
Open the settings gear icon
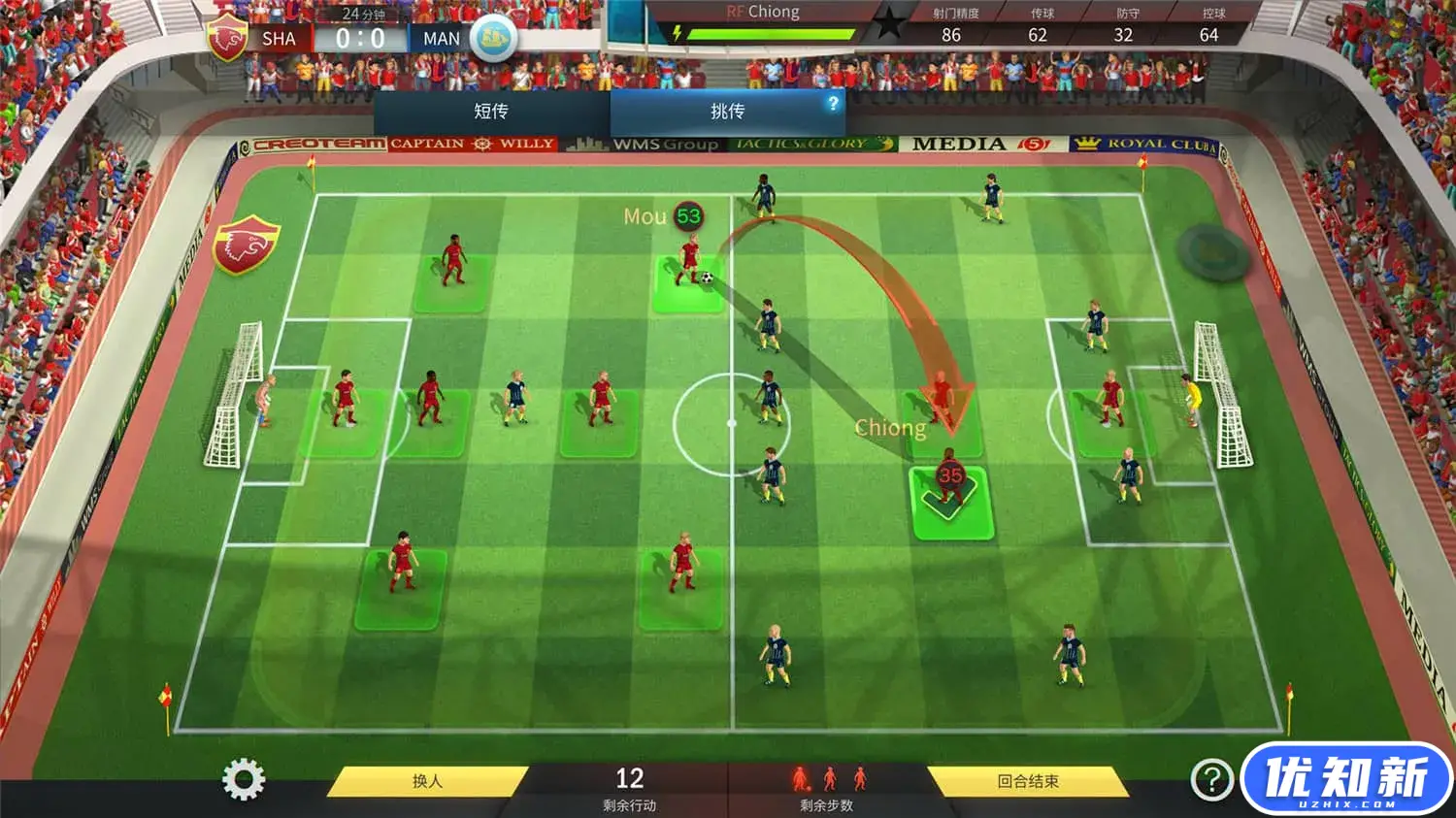[x=245, y=776]
